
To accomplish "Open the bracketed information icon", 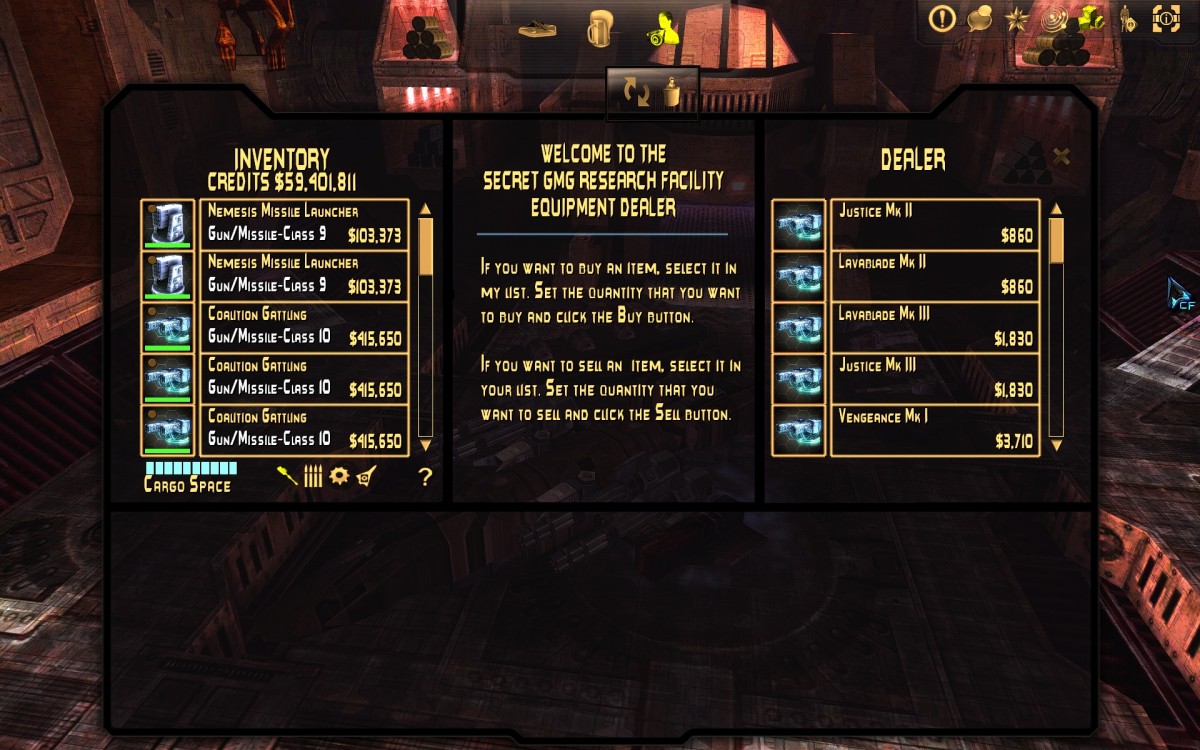I will 1166,19.
